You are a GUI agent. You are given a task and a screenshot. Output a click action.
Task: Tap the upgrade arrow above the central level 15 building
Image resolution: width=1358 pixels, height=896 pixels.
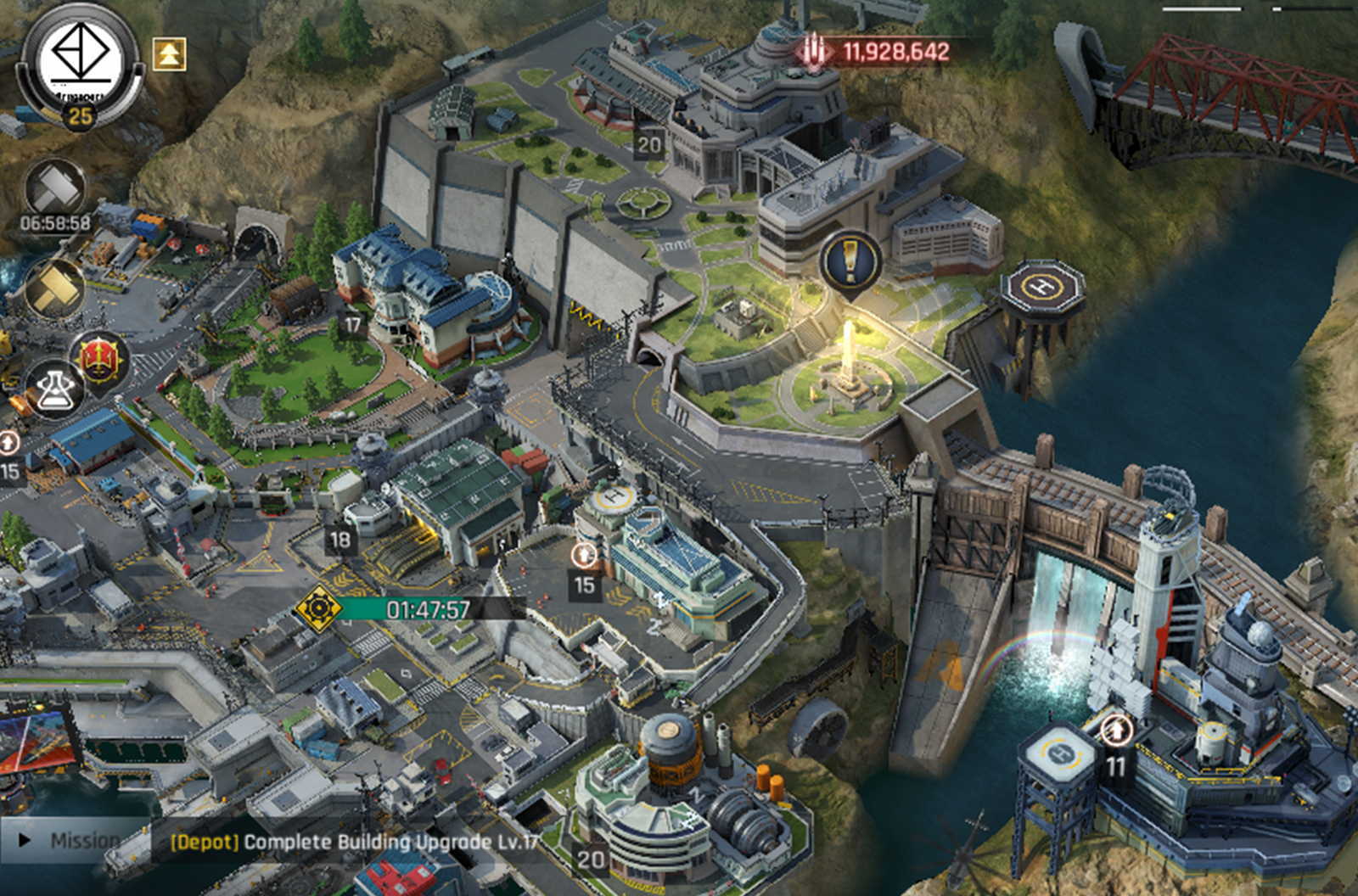(584, 556)
